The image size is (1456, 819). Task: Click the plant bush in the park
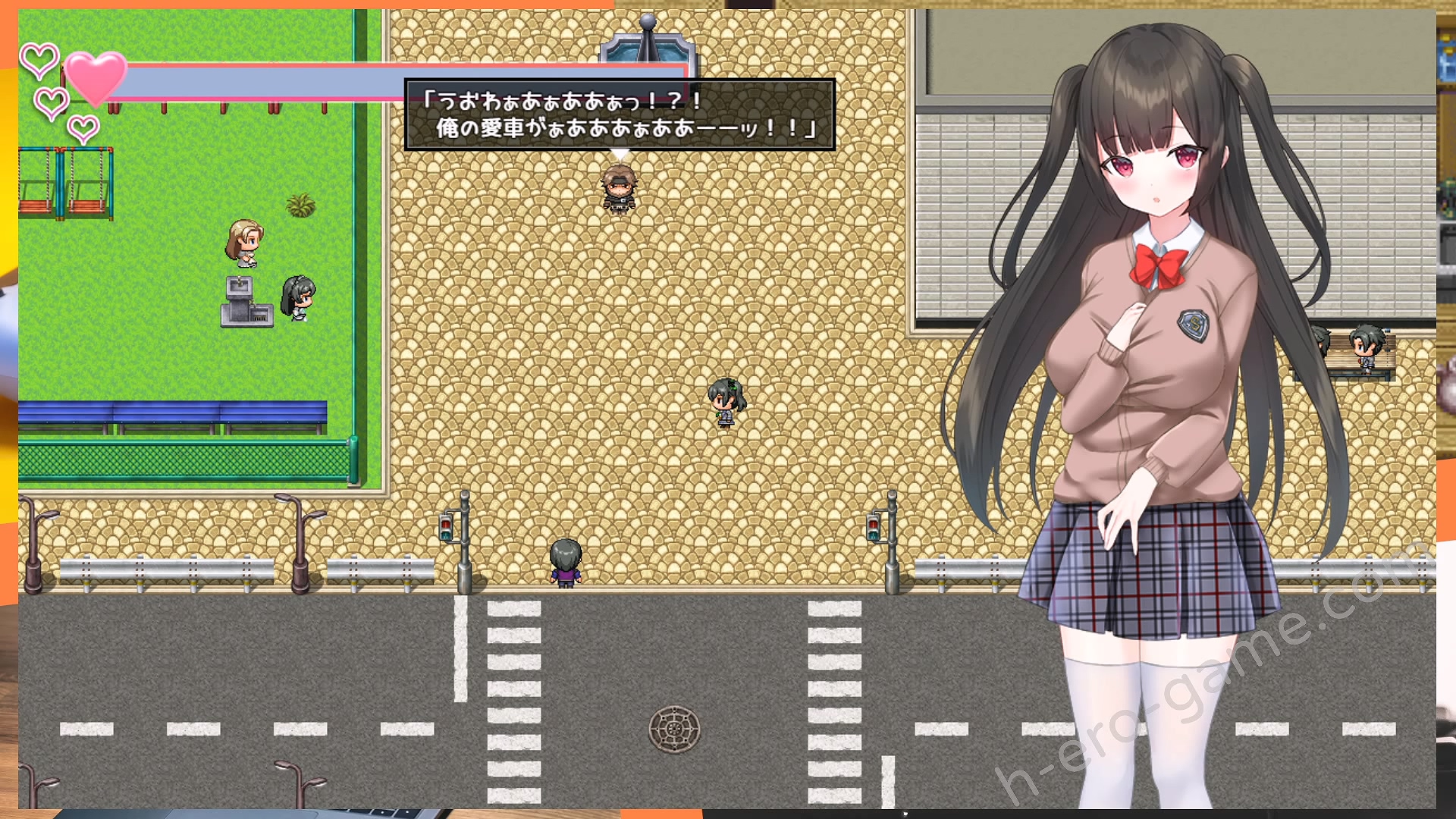click(302, 203)
